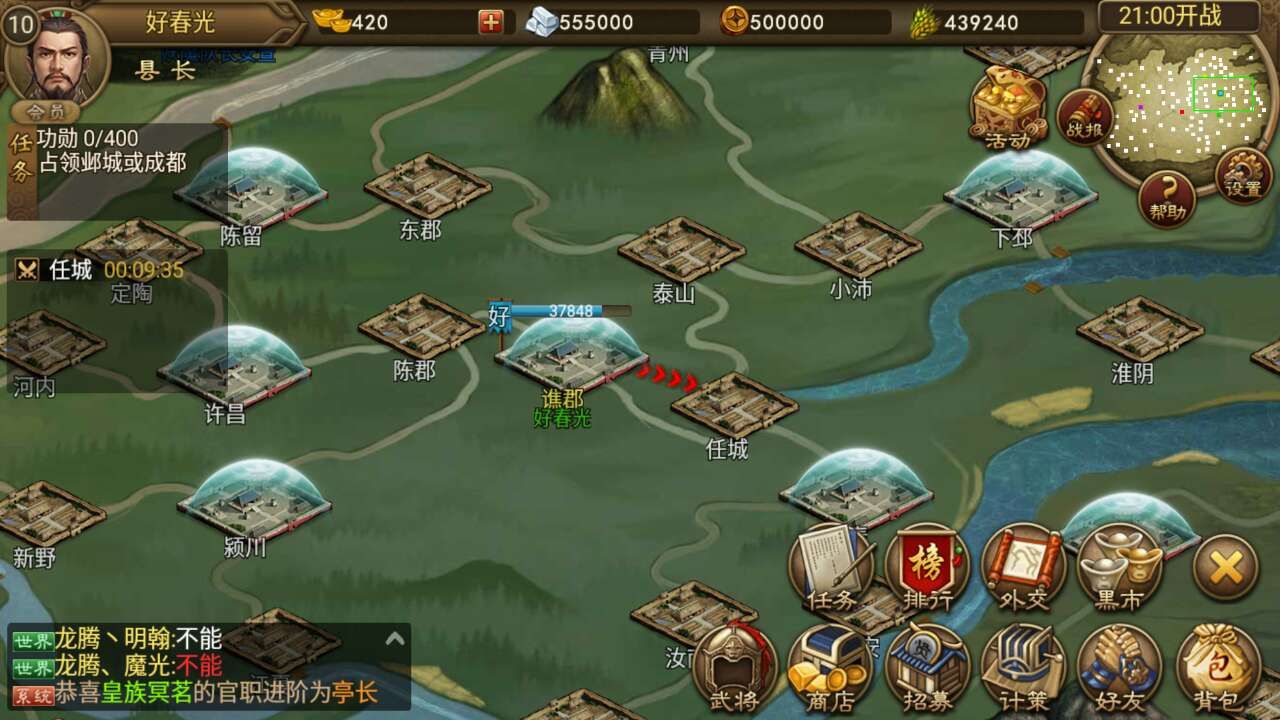Enter the 商店 shop
Image resolution: width=1280 pixels, height=720 pixels.
point(831,667)
